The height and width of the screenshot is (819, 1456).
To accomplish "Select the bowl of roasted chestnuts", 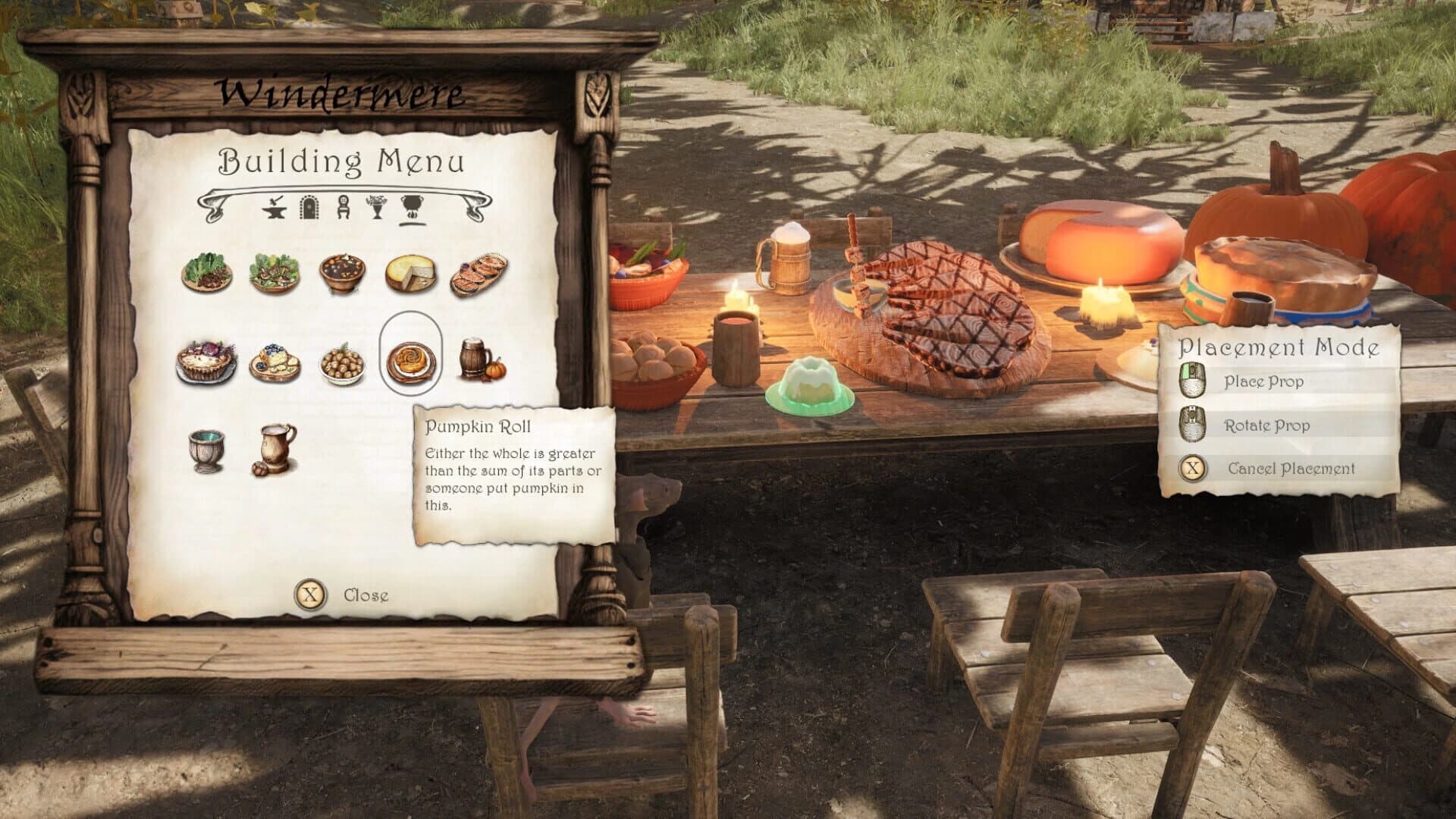I will pyautogui.click(x=343, y=362).
